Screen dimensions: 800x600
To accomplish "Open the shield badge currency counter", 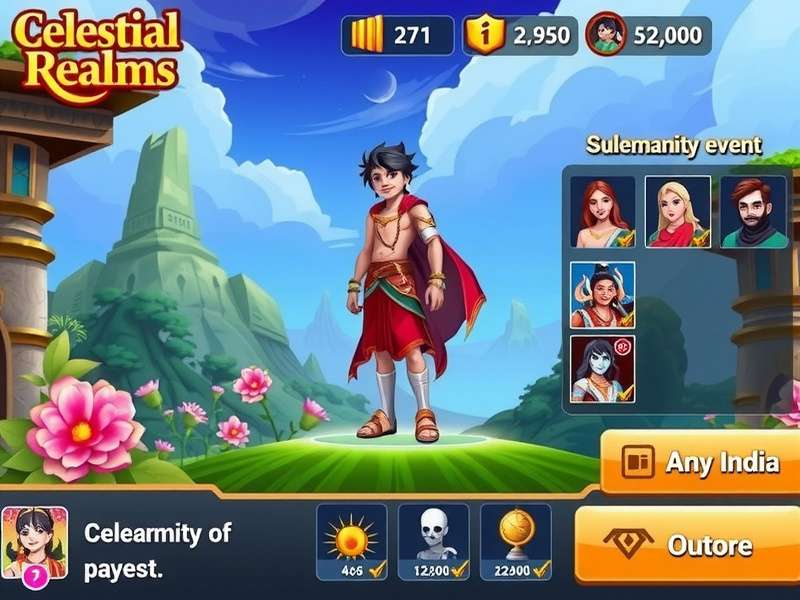I will pyautogui.click(x=520, y=35).
